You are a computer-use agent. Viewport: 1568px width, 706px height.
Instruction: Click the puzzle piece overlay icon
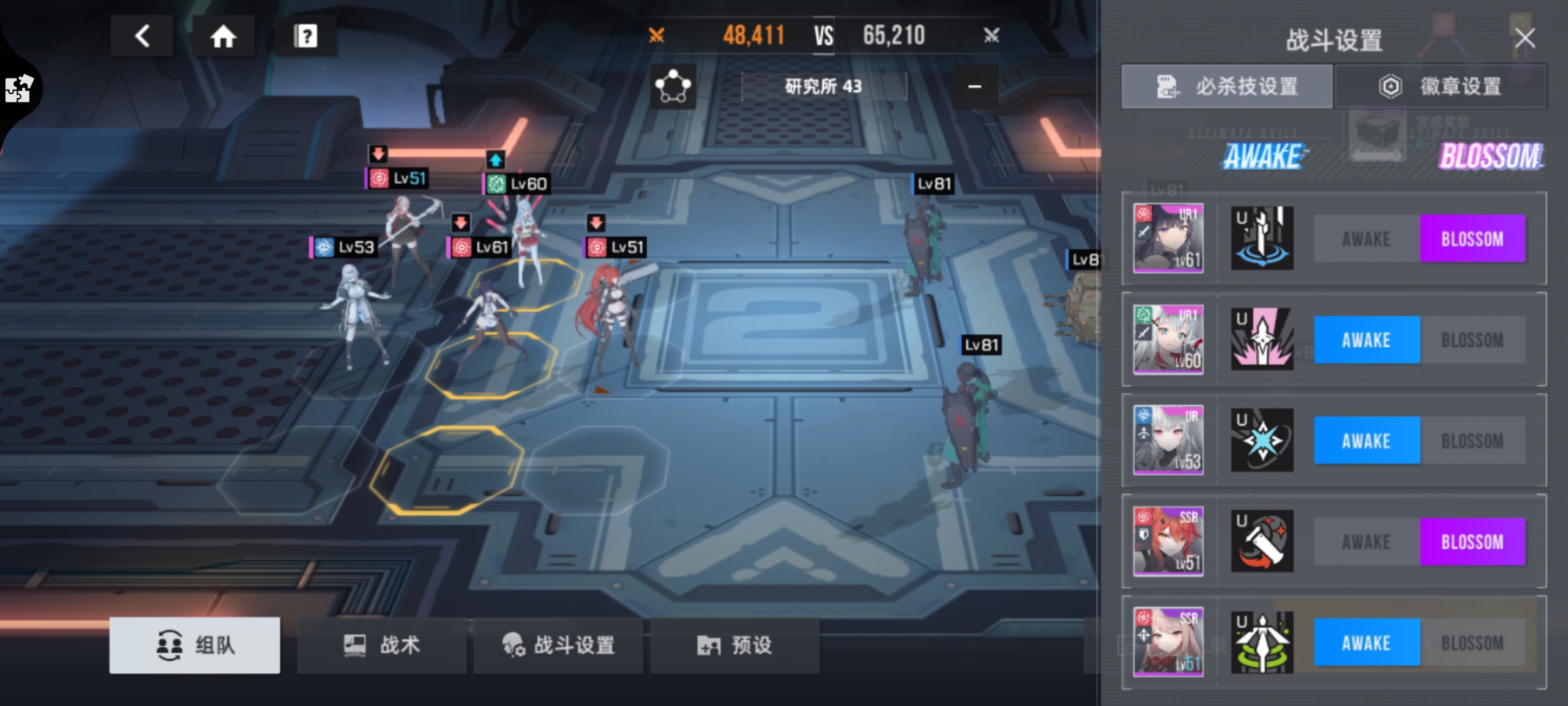pos(18,89)
